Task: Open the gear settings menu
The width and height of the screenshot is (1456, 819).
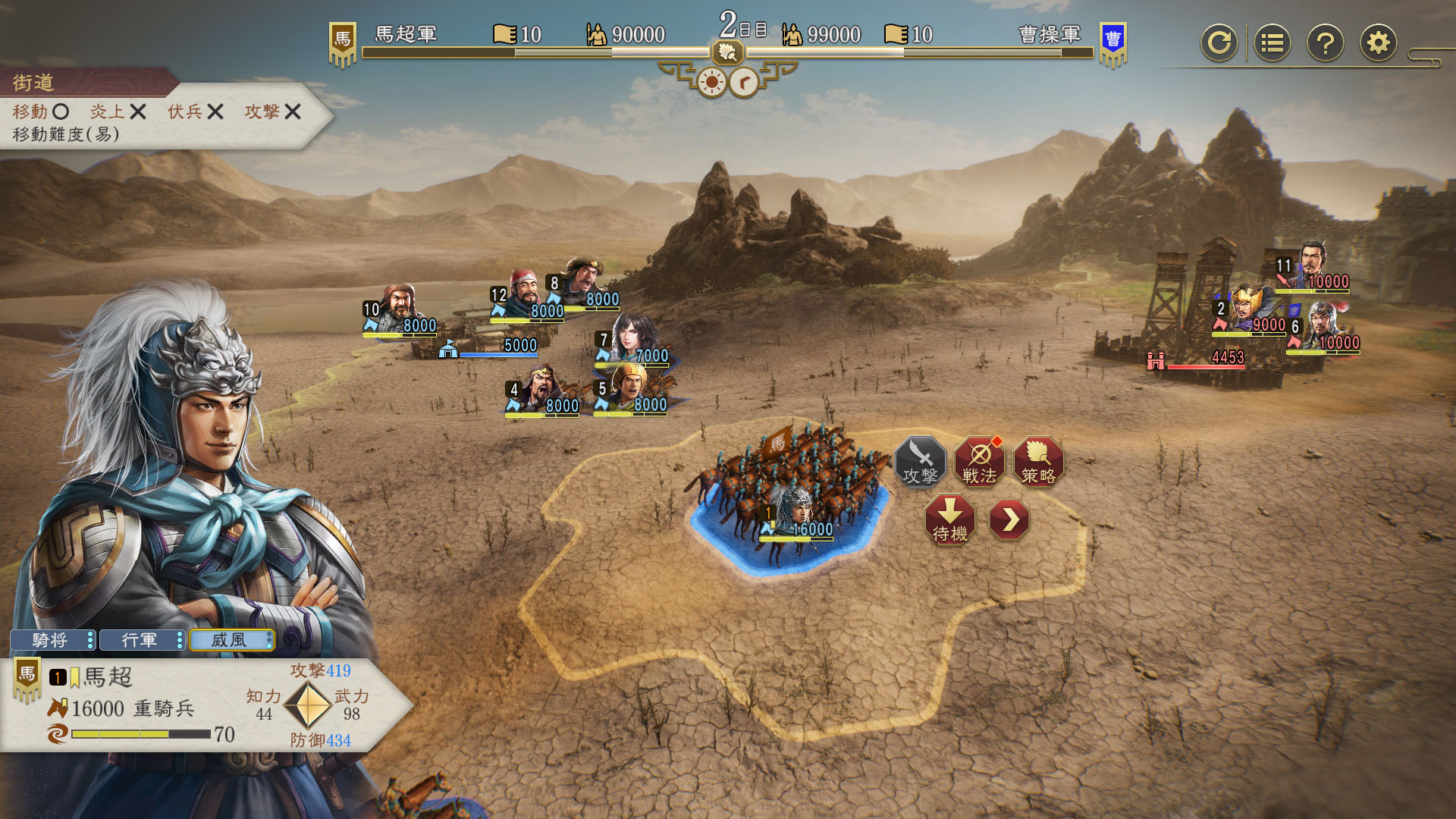Action: pyautogui.click(x=1378, y=43)
